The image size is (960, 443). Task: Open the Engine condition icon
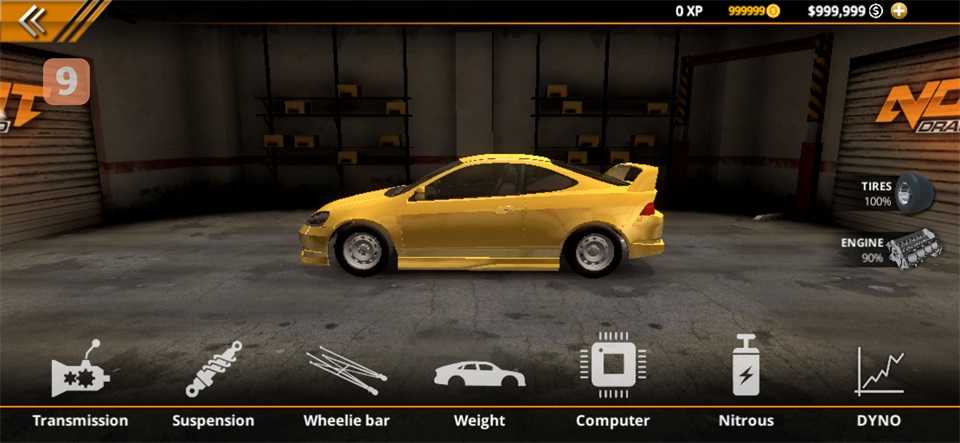(912, 247)
